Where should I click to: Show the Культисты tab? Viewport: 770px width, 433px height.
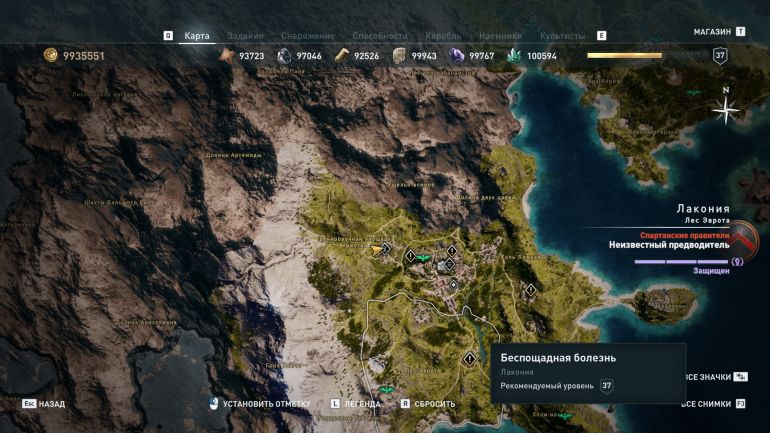[x=562, y=36]
